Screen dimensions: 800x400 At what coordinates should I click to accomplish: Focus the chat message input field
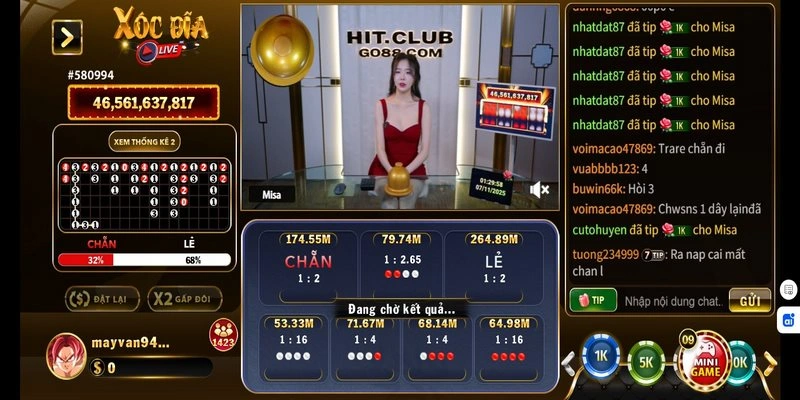672,300
